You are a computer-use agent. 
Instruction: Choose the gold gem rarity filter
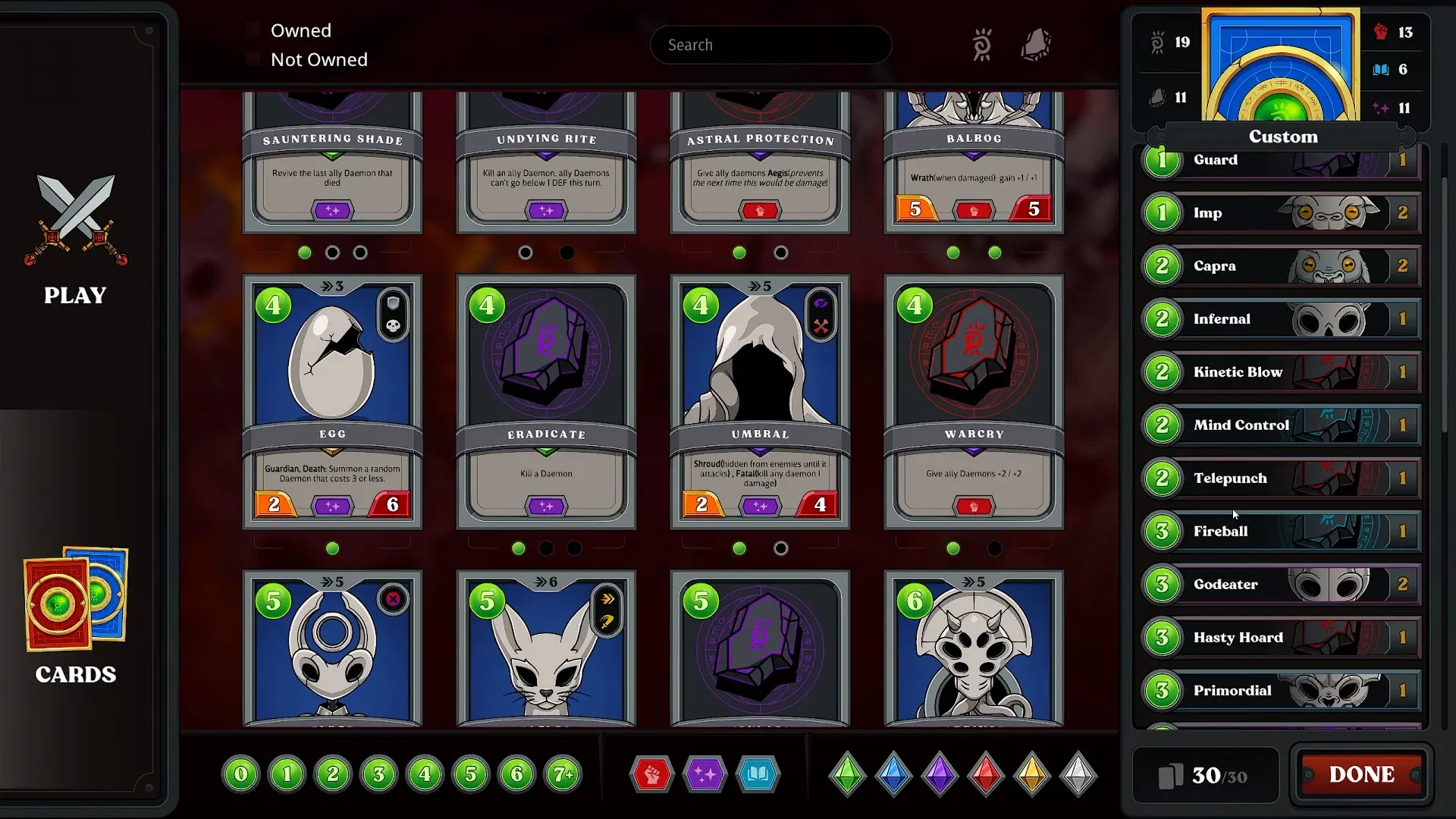pyautogui.click(x=1031, y=775)
